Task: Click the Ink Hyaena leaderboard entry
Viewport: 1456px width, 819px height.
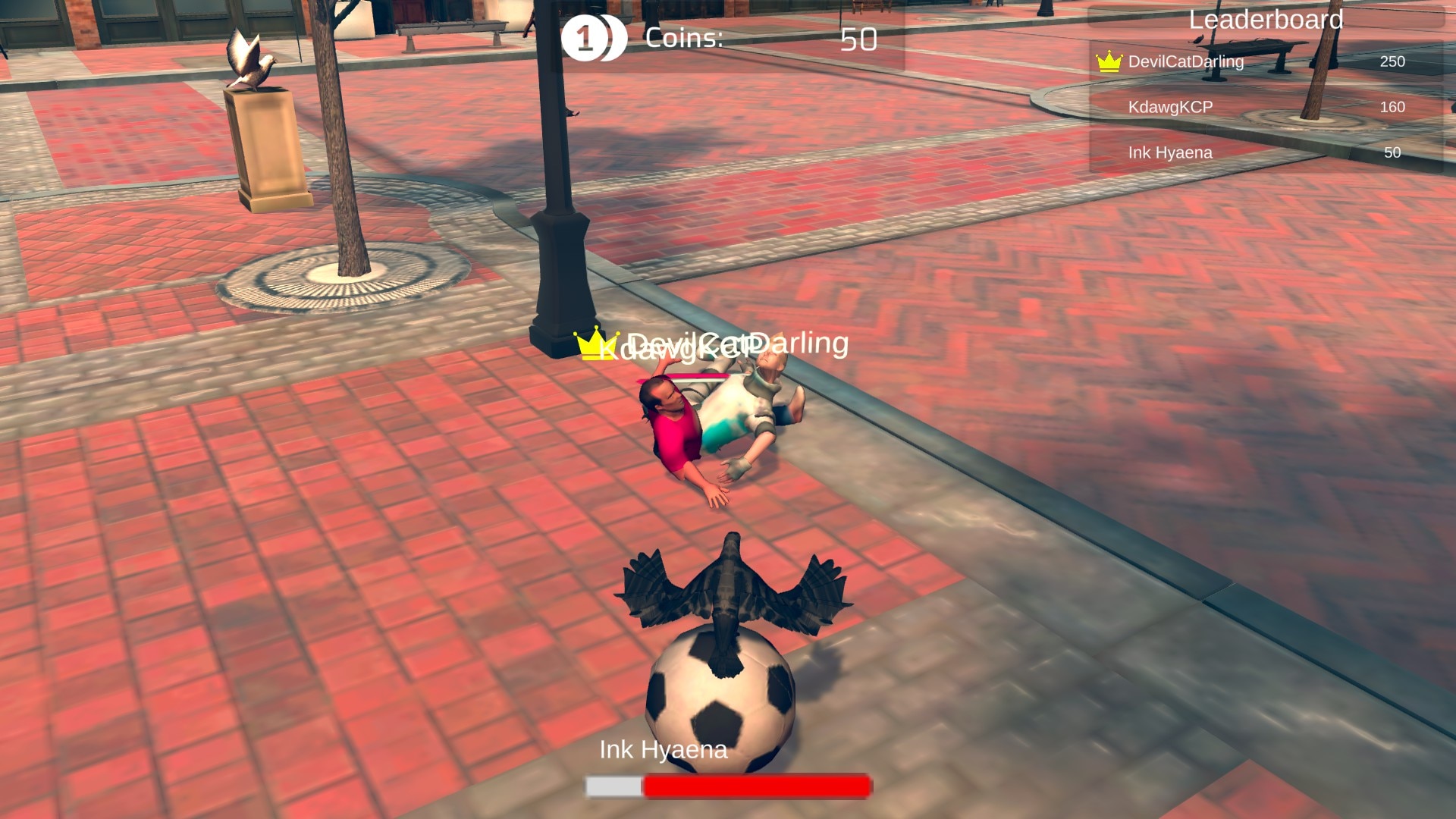Action: point(1170,152)
